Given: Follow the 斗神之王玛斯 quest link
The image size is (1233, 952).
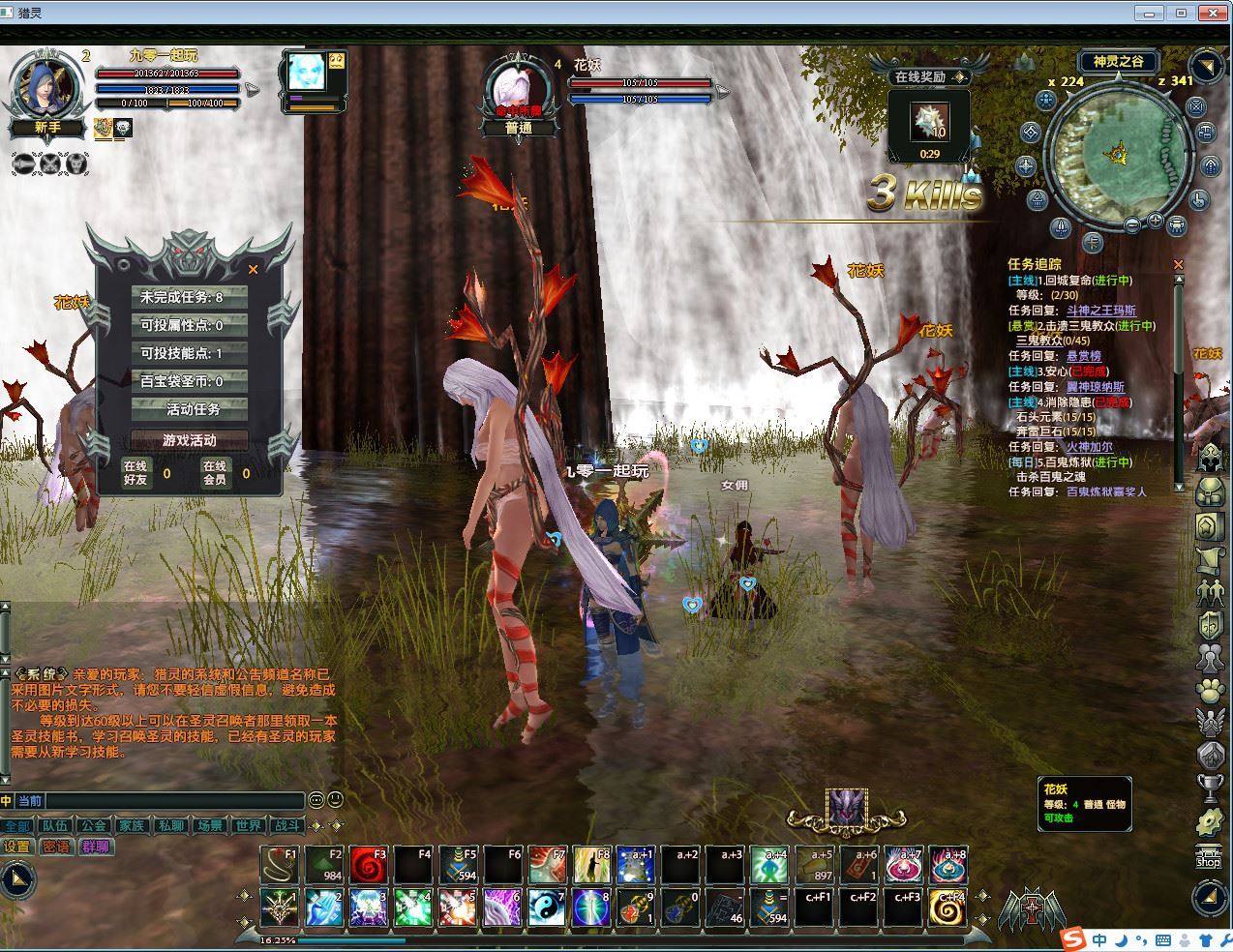Looking at the screenshot, I should tap(1101, 311).
